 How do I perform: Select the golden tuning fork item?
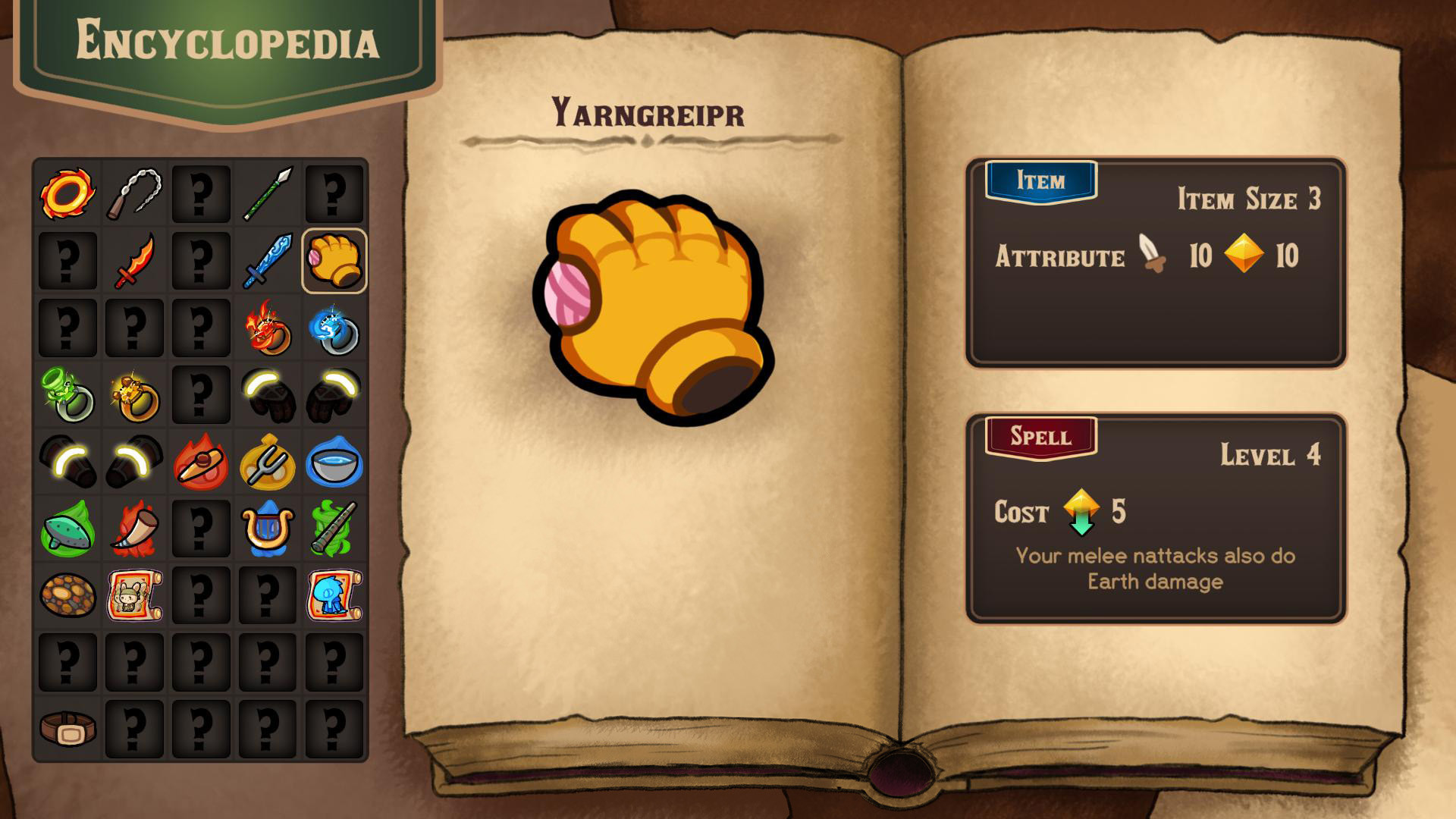tap(268, 463)
